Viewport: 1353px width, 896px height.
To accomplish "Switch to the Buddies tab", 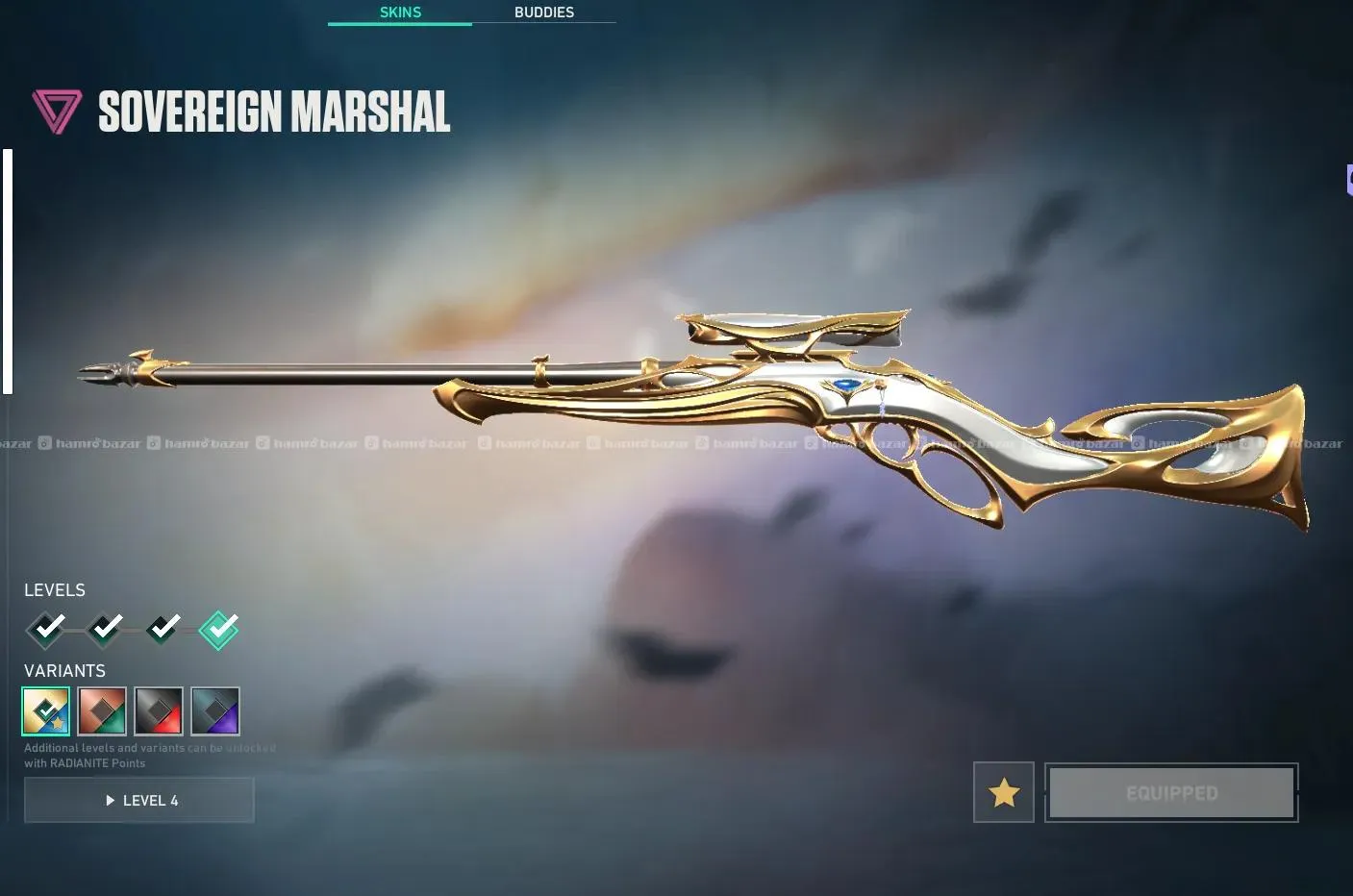I will coord(543,12).
